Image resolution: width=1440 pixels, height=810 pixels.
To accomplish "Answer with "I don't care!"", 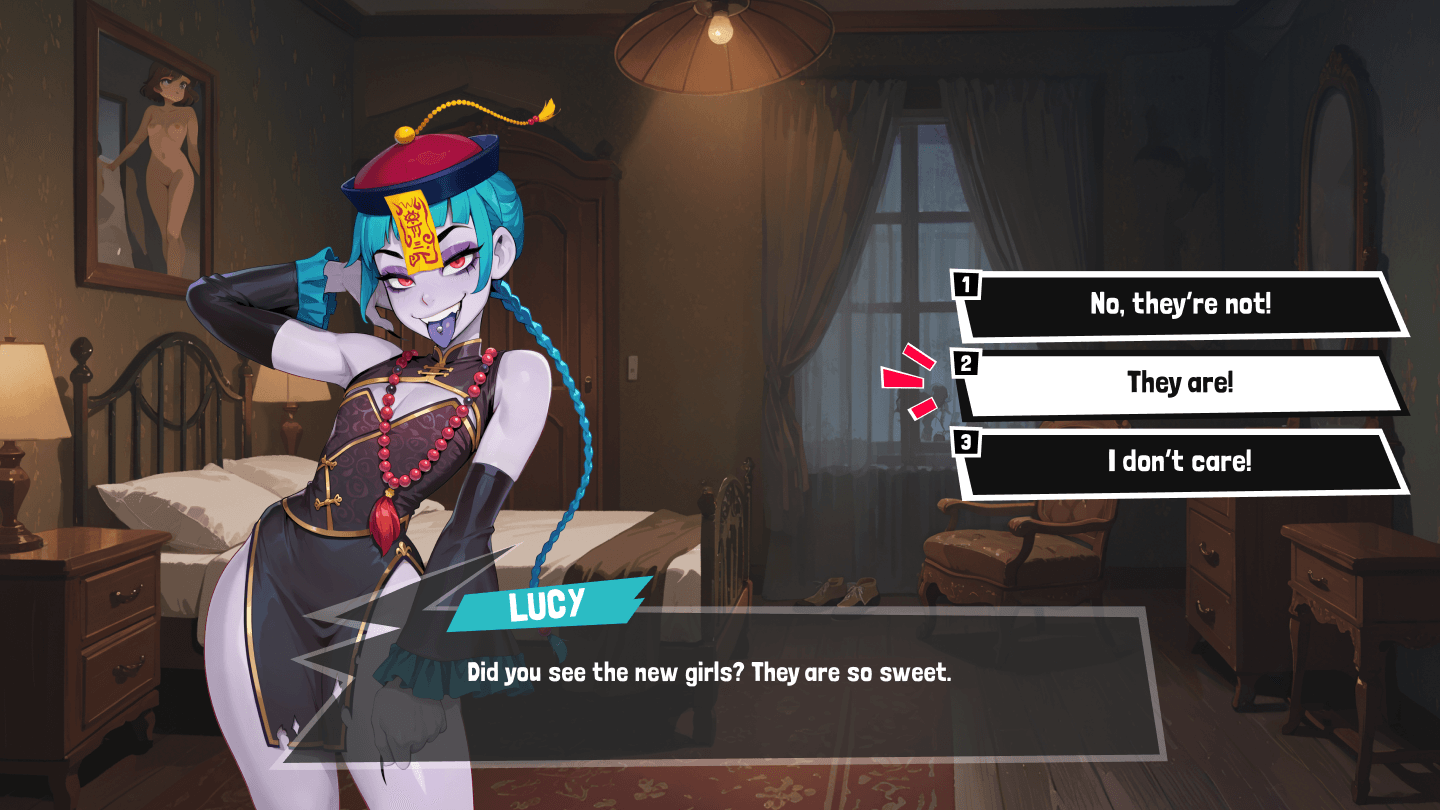I will pyautogui.click(x=1180, y=462).
